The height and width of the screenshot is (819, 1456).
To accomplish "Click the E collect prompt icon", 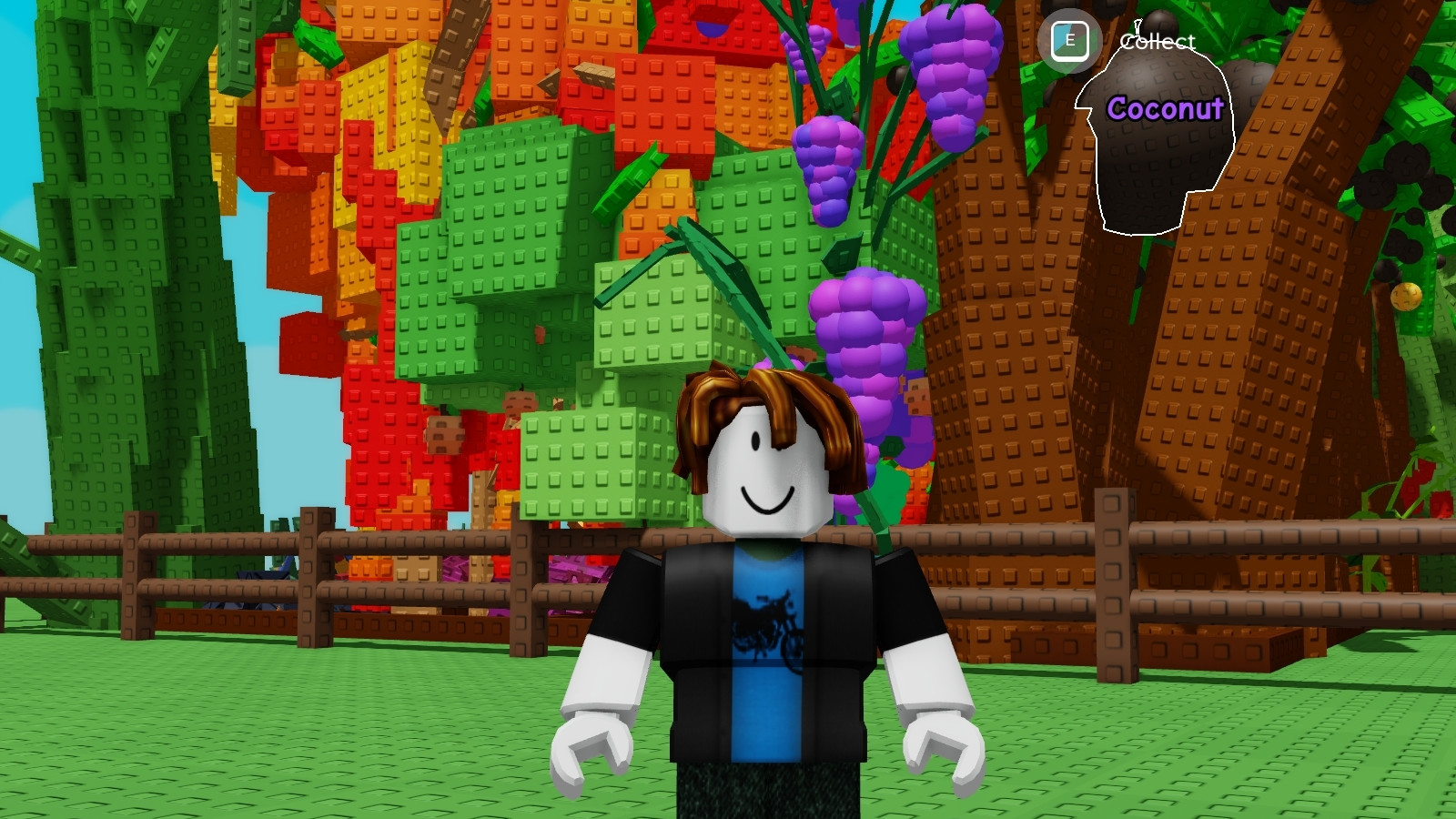I will click(1070, 39).
